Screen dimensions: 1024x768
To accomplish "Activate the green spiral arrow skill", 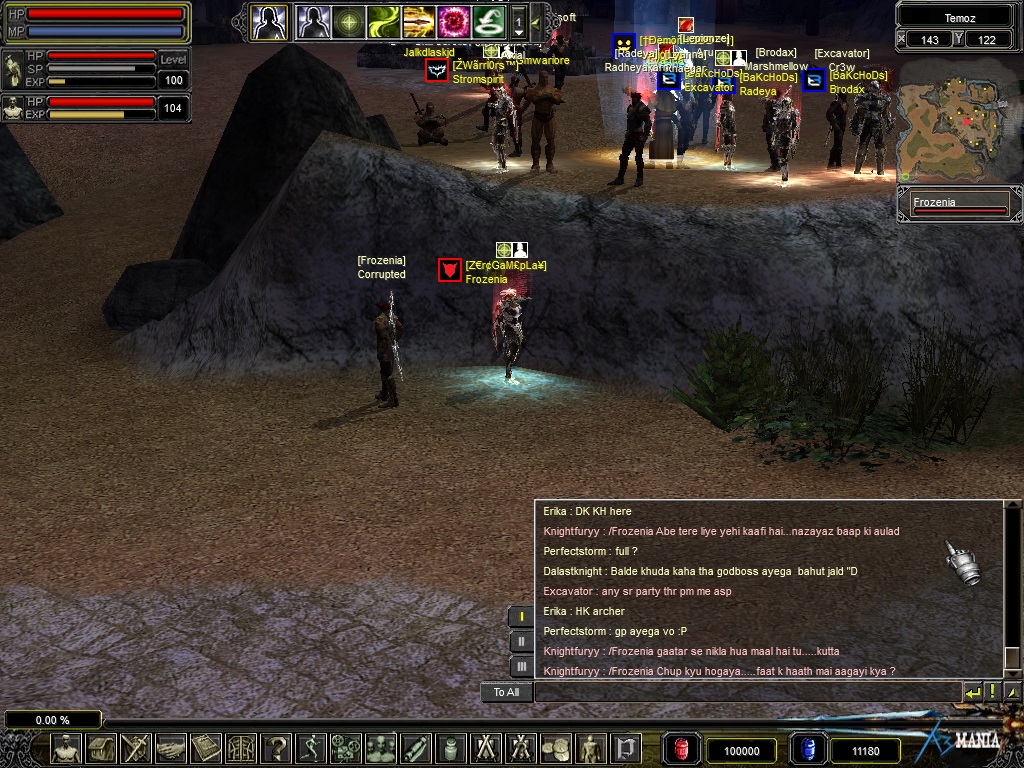I will (x=489, y=21).
